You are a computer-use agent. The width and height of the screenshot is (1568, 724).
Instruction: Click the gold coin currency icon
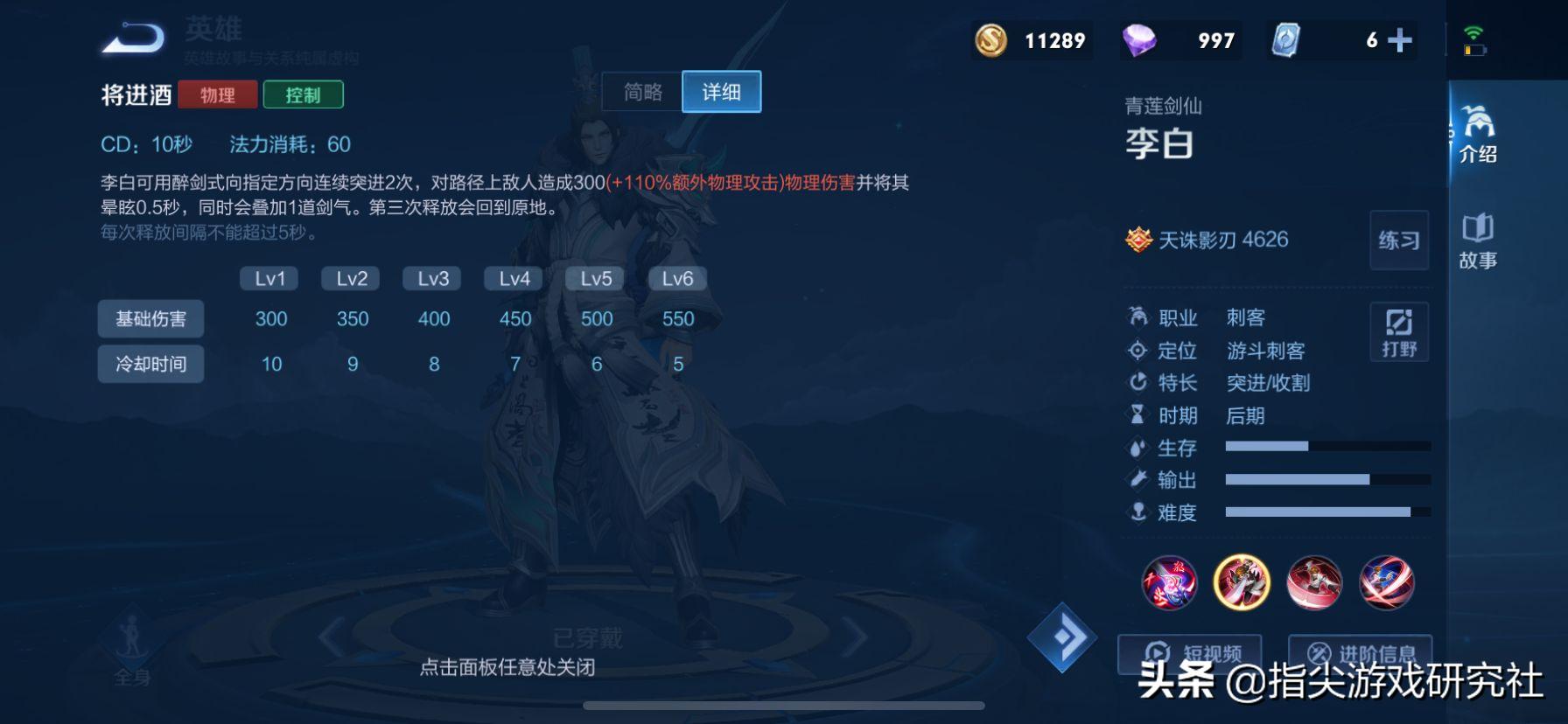point(990,40)
